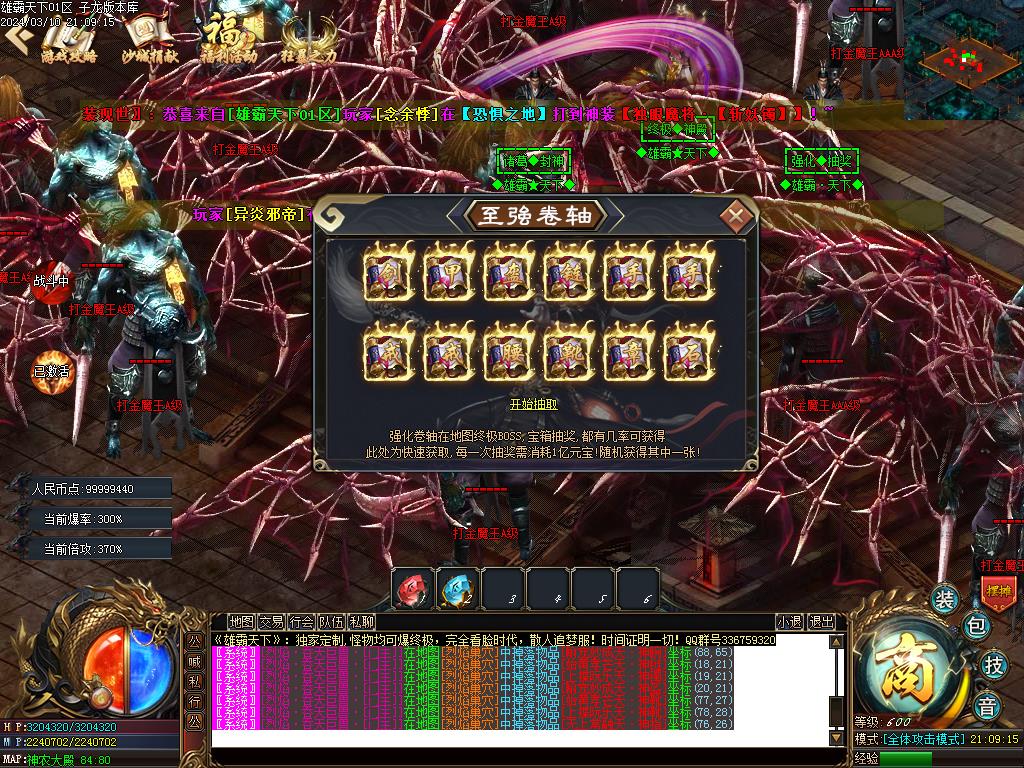Show the 福利活动 welfare events

(x=227, y=42)
